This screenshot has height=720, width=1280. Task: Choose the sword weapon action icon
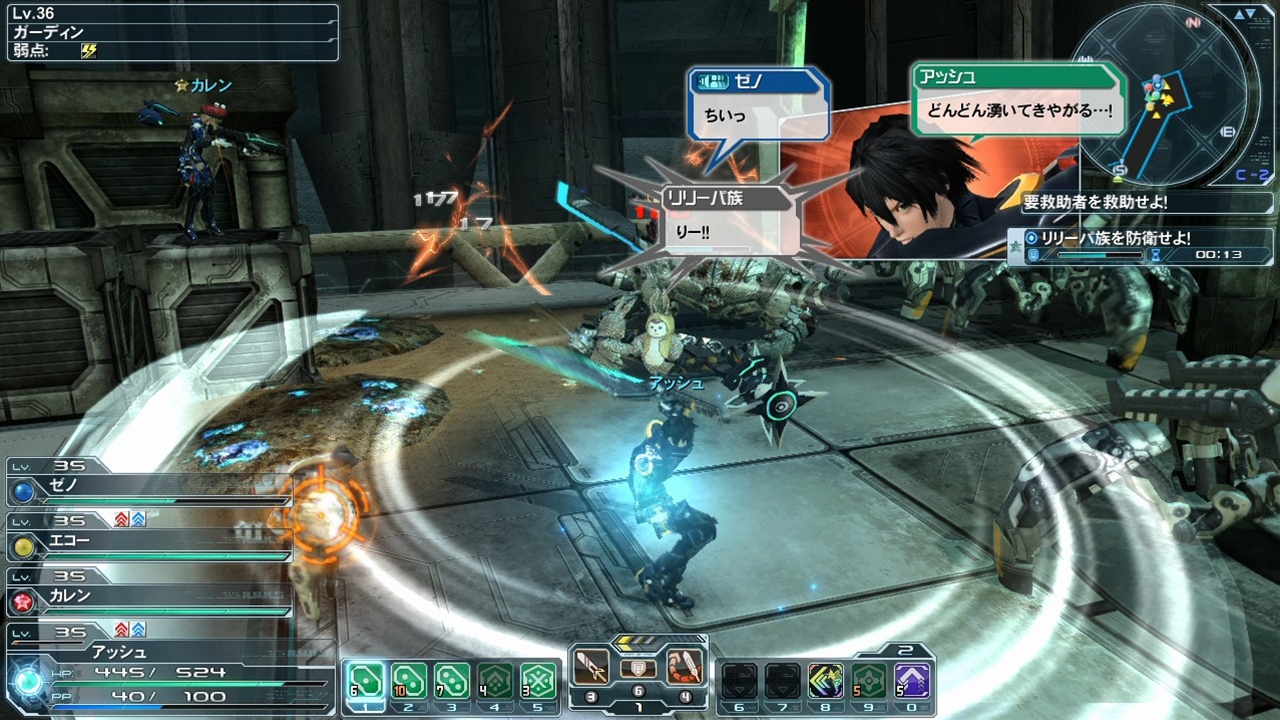[593, 667]
